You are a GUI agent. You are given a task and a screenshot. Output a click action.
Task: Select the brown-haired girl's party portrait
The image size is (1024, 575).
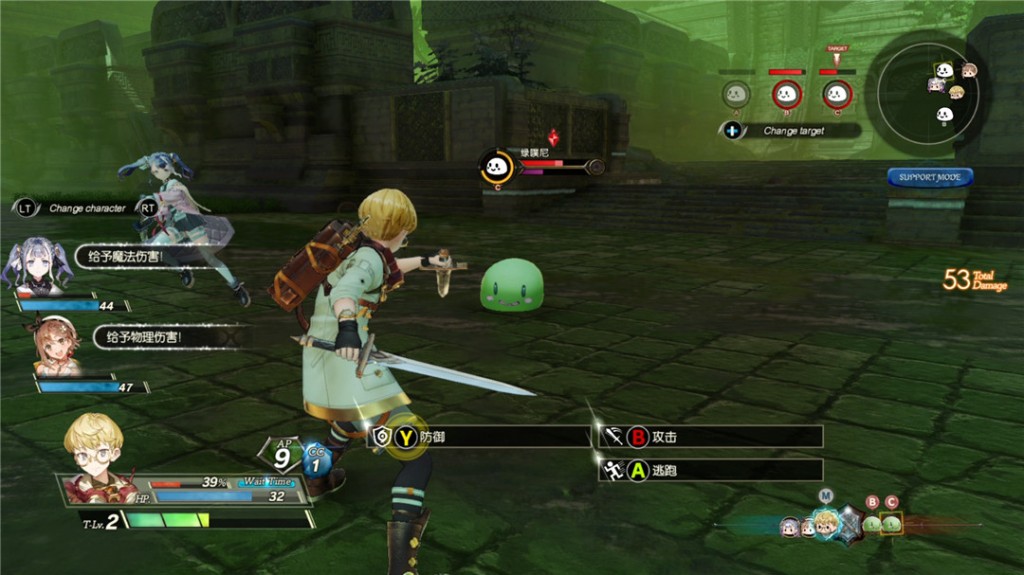tap(57, 348)
